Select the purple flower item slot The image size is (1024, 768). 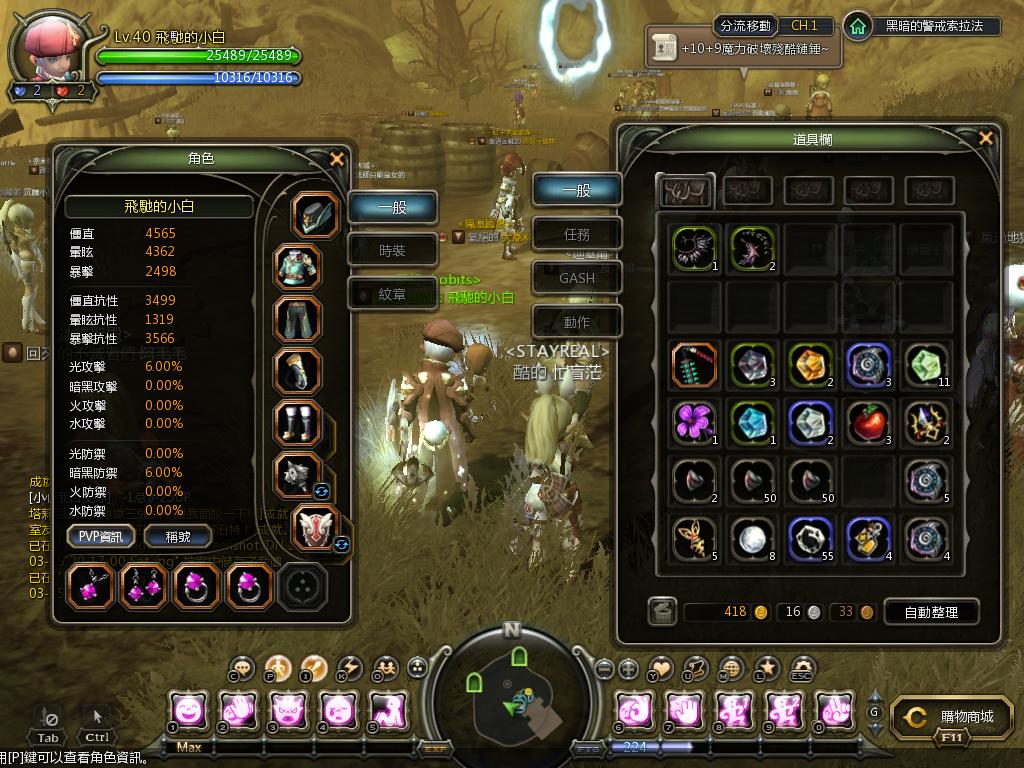(x=693, y=423)
